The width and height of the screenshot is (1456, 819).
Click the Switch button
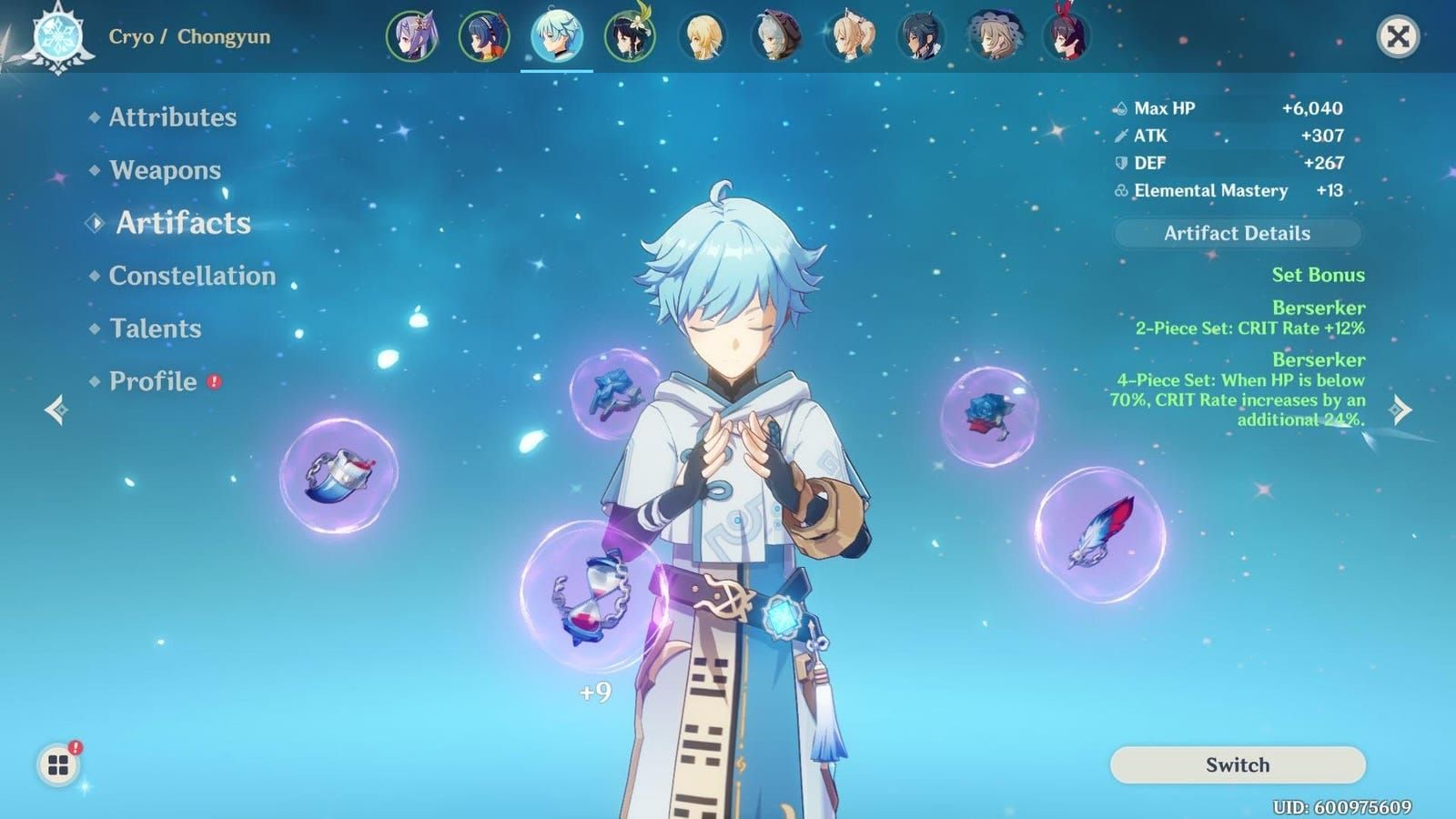[x=1237, y=765]
